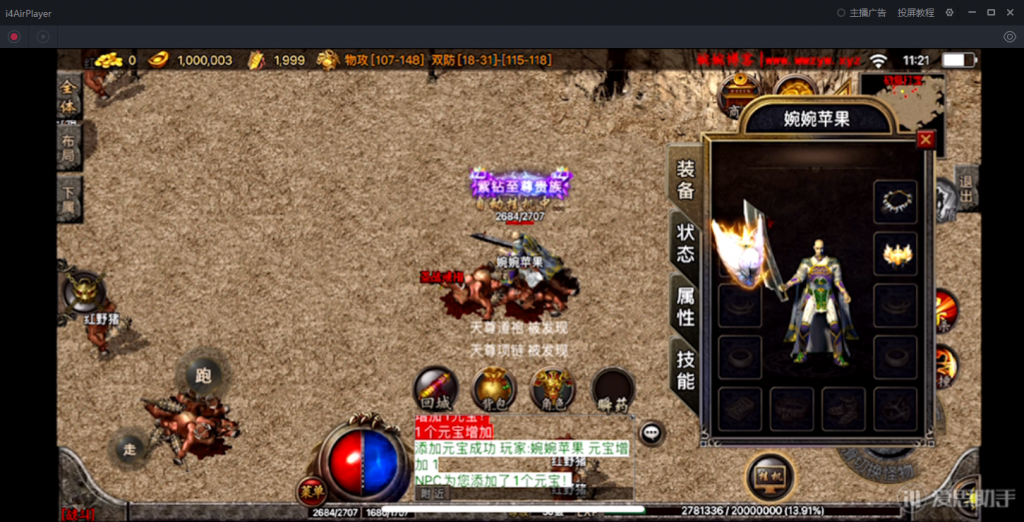
Task: Open the 角色 character sheet
Action: (551, 389)
